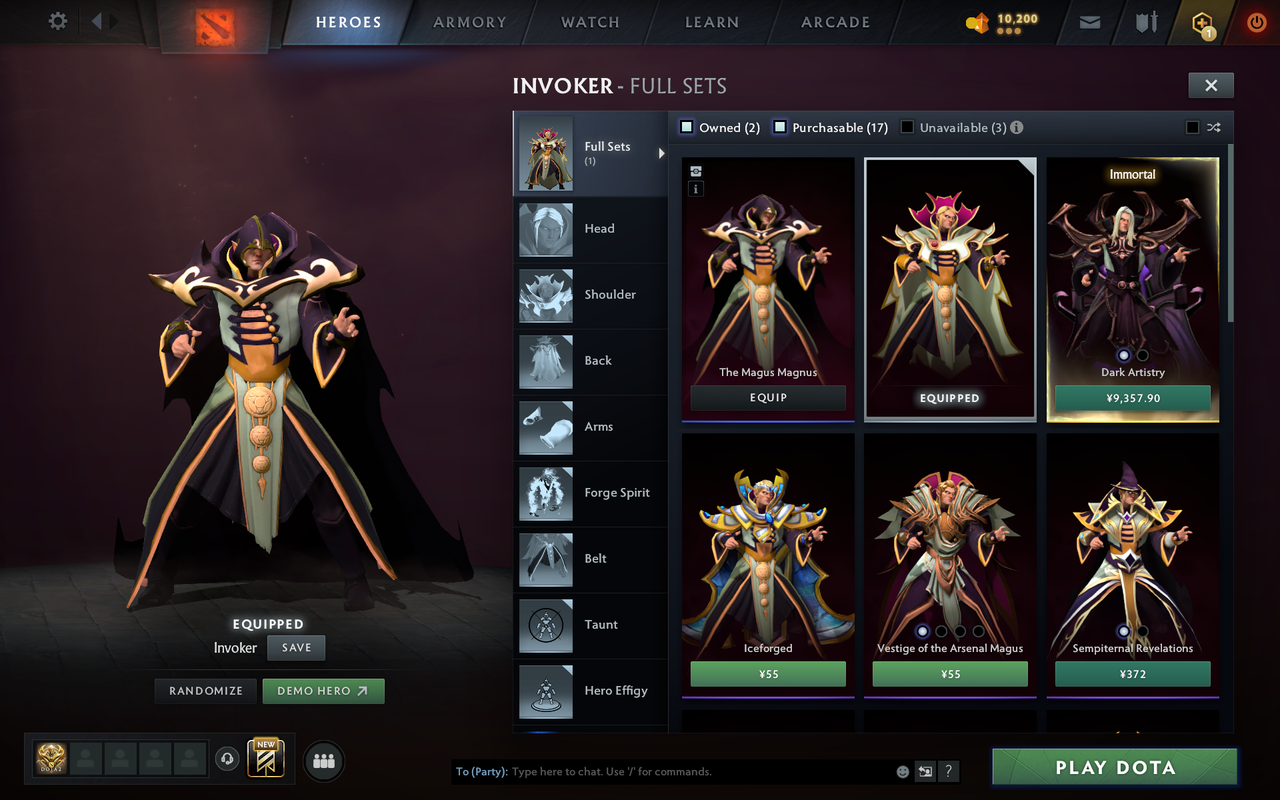
Task: Expand the Full Sets category arrow
Action: [661, 153]
